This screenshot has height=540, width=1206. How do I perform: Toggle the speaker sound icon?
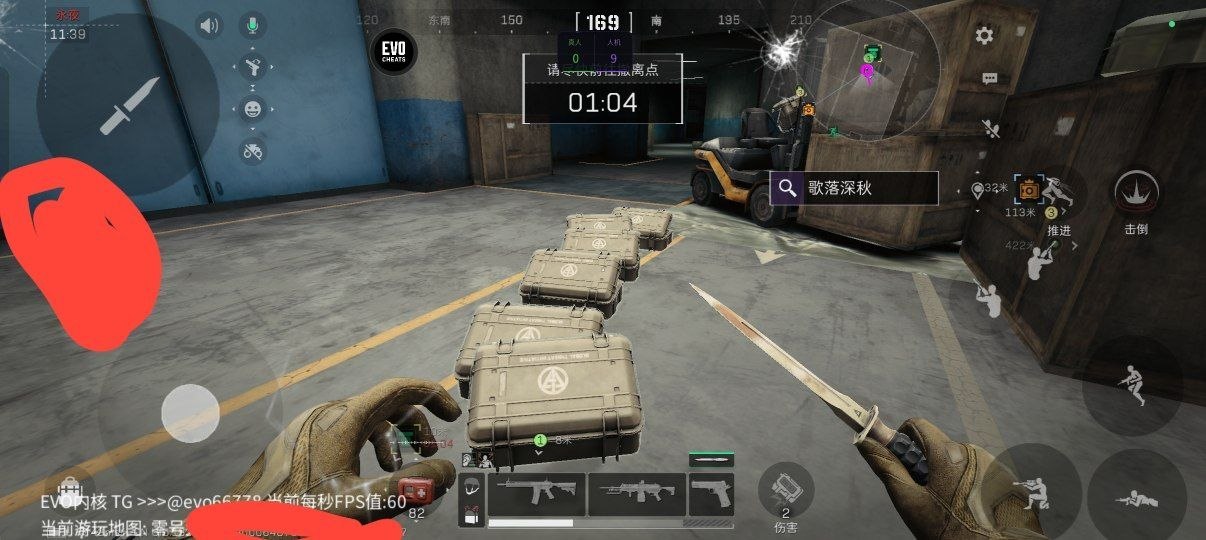pyautogui.click(x=208, y=26)
